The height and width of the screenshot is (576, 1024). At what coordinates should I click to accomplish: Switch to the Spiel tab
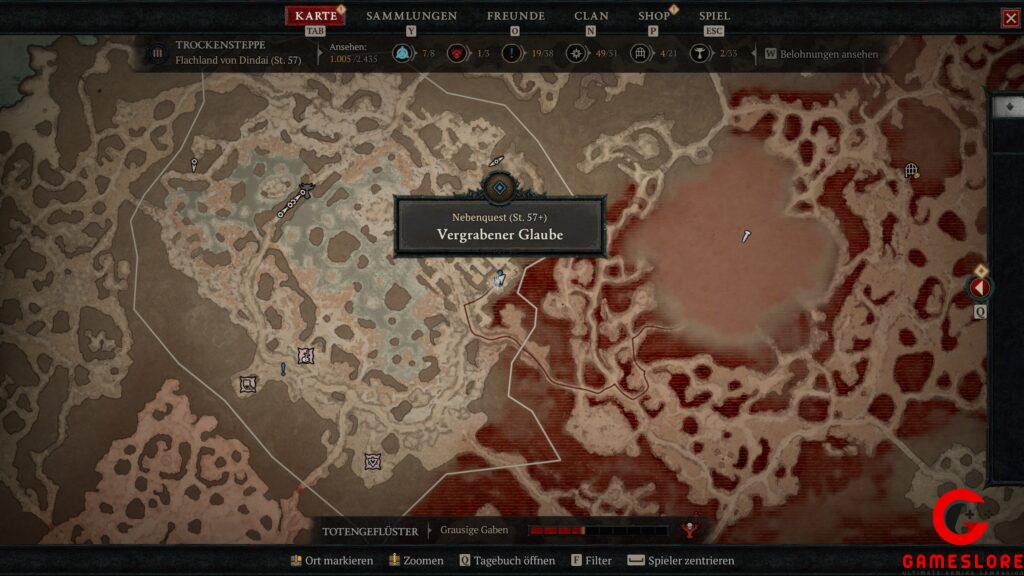(714, 16)
